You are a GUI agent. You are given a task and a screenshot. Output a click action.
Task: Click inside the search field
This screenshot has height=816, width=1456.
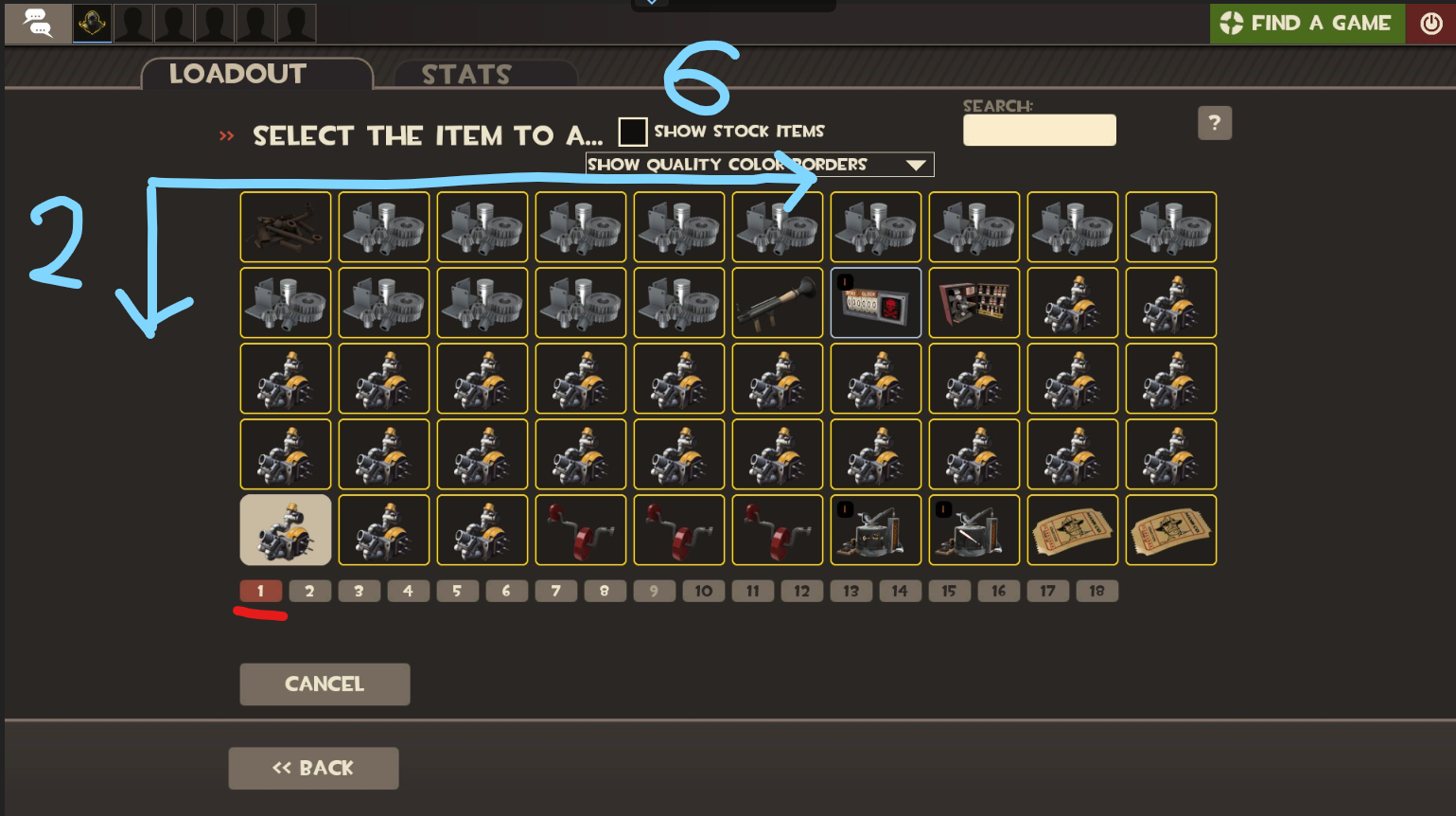click(x=1038, y=130)
